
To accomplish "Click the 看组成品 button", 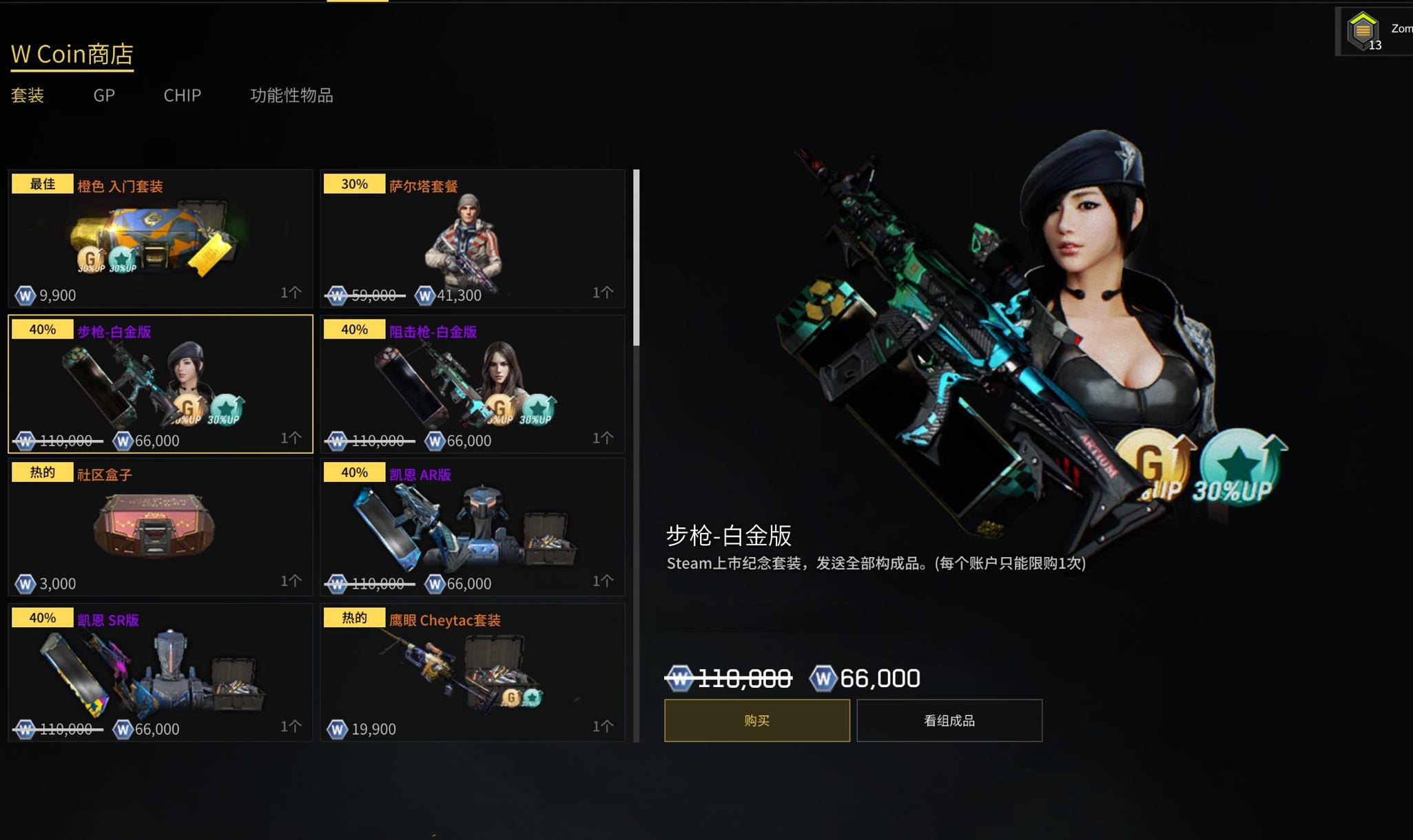I will (949, 720).
